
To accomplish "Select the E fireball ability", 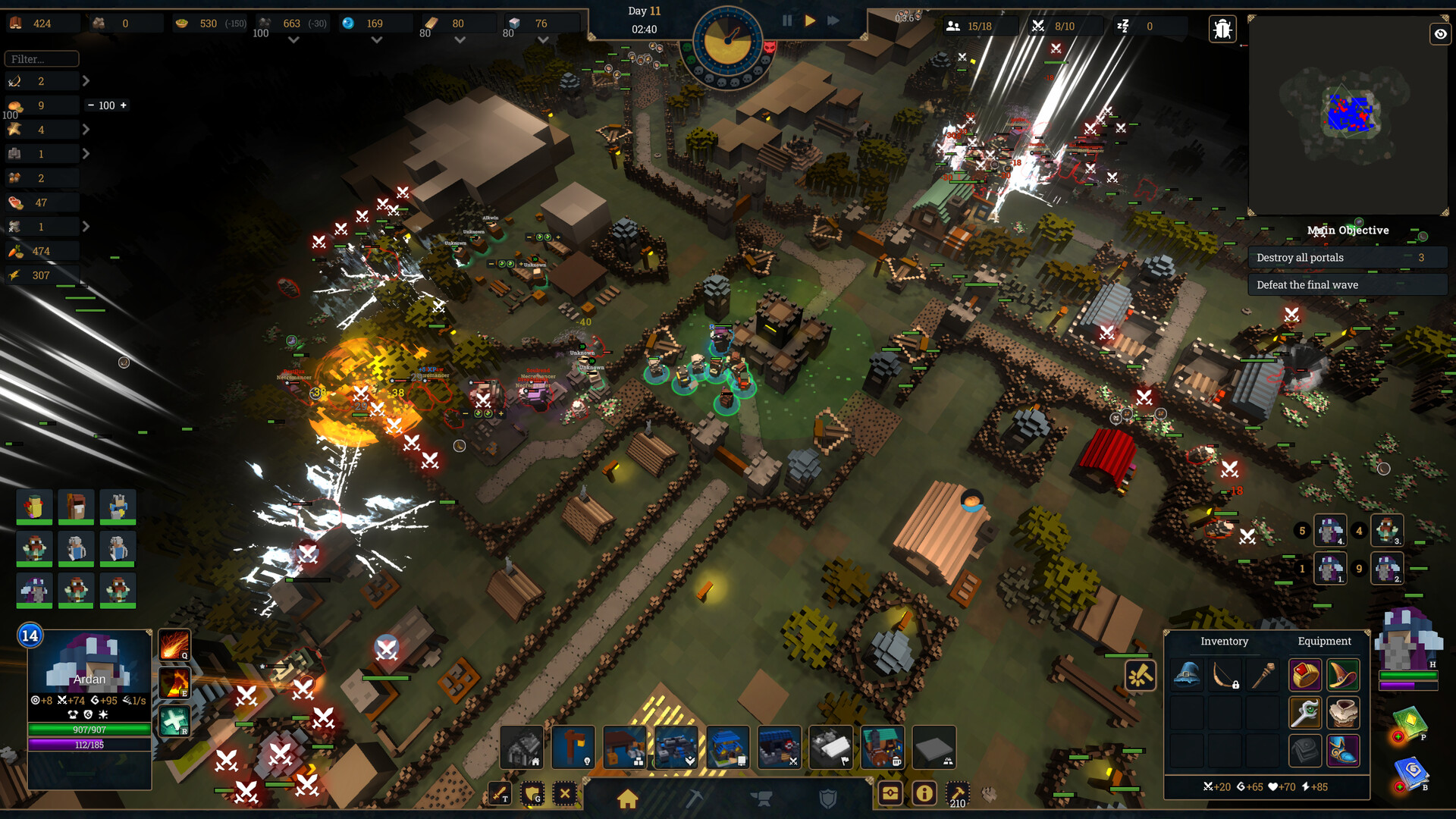I will coord(174,682).
